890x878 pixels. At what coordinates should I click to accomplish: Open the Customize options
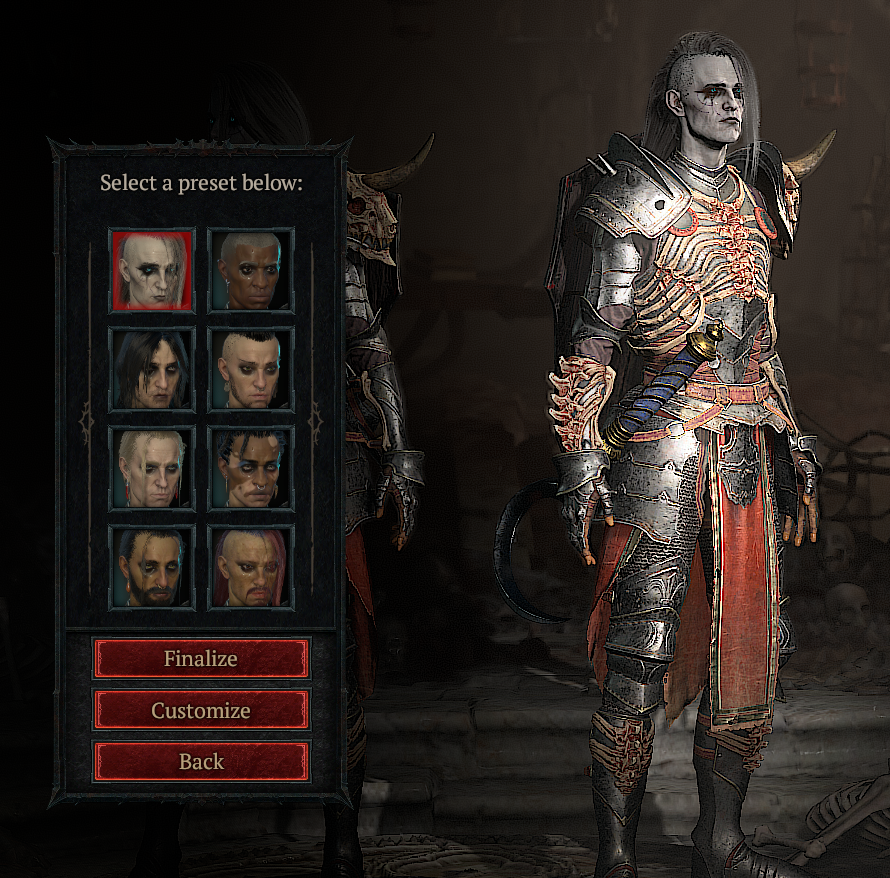click(x=201, y=711)
